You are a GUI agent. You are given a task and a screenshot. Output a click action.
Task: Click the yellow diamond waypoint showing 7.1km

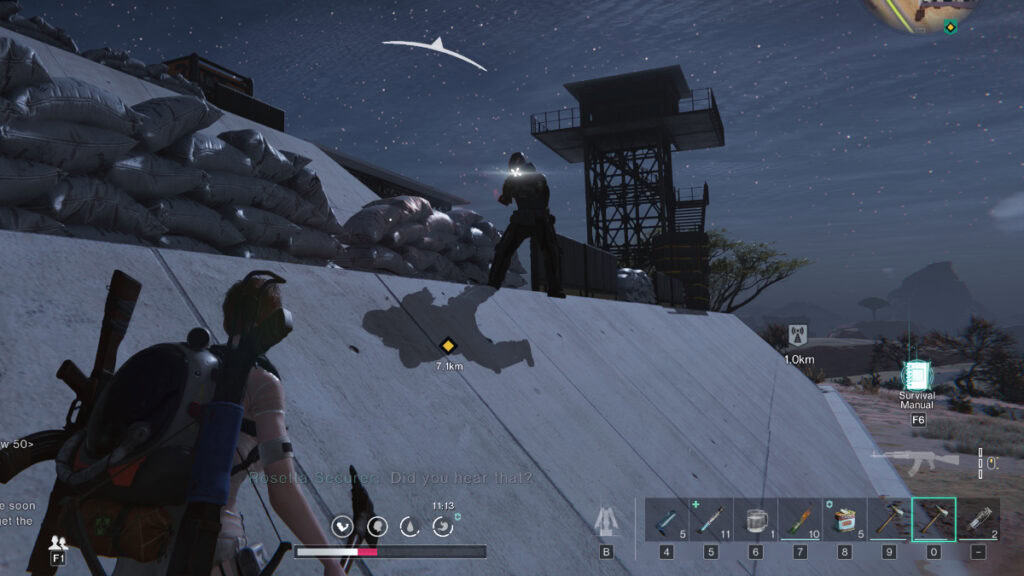(448, 346)
